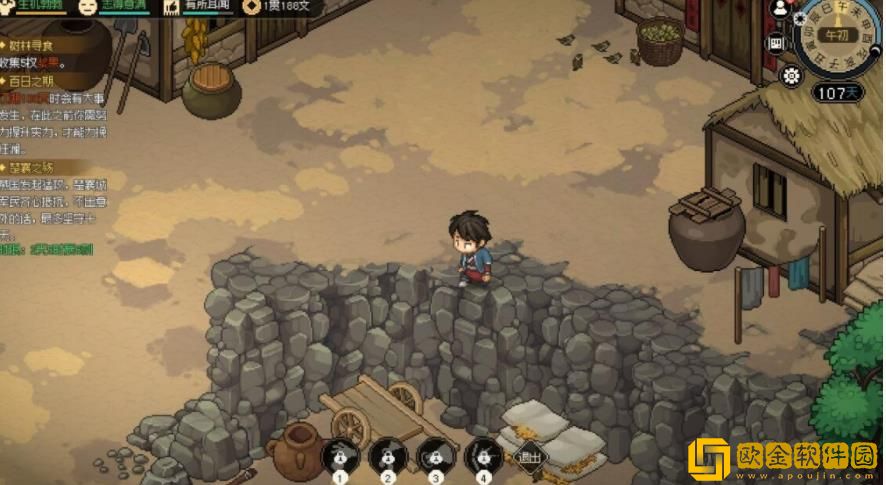Open the settings gear icon

792,75
